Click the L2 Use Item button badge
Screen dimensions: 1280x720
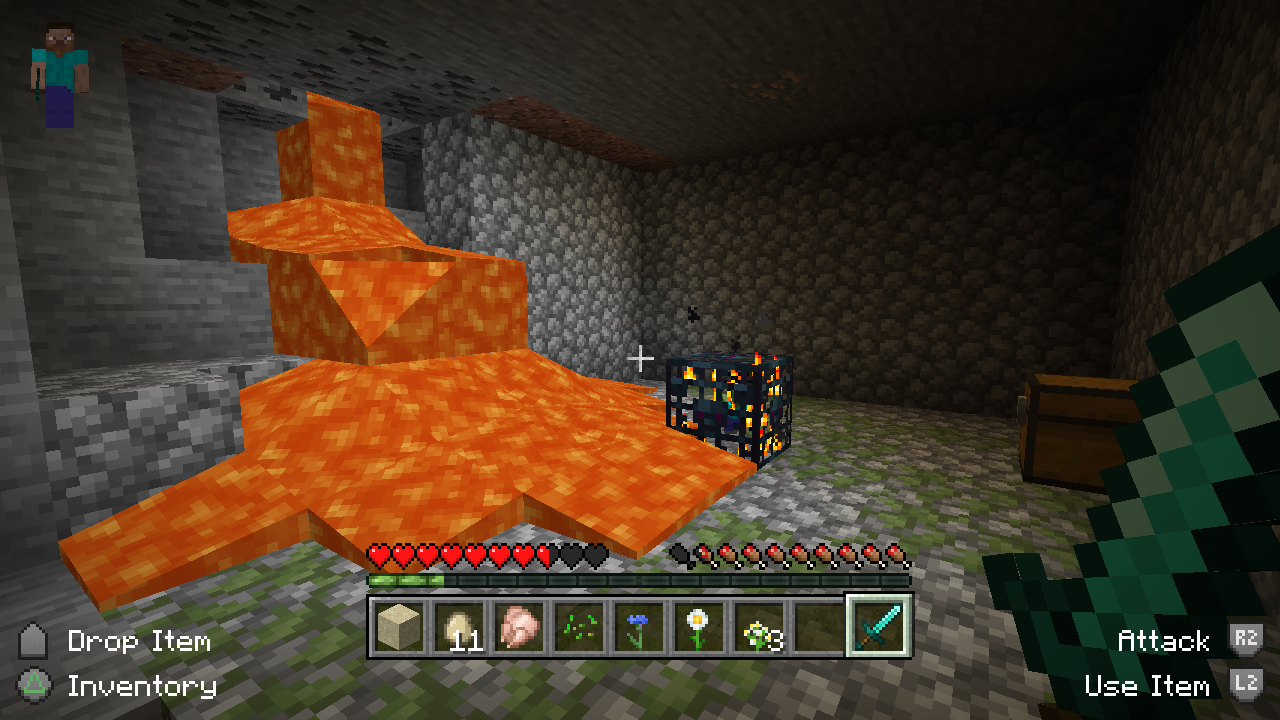[x=1247, y=687]
